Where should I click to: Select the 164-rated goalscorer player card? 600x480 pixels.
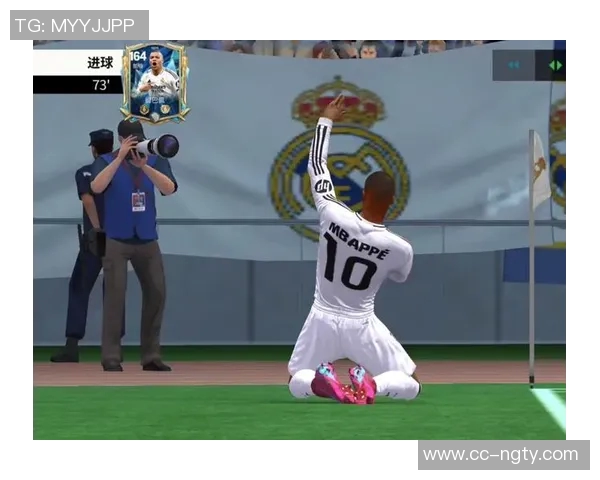(155, 82)
